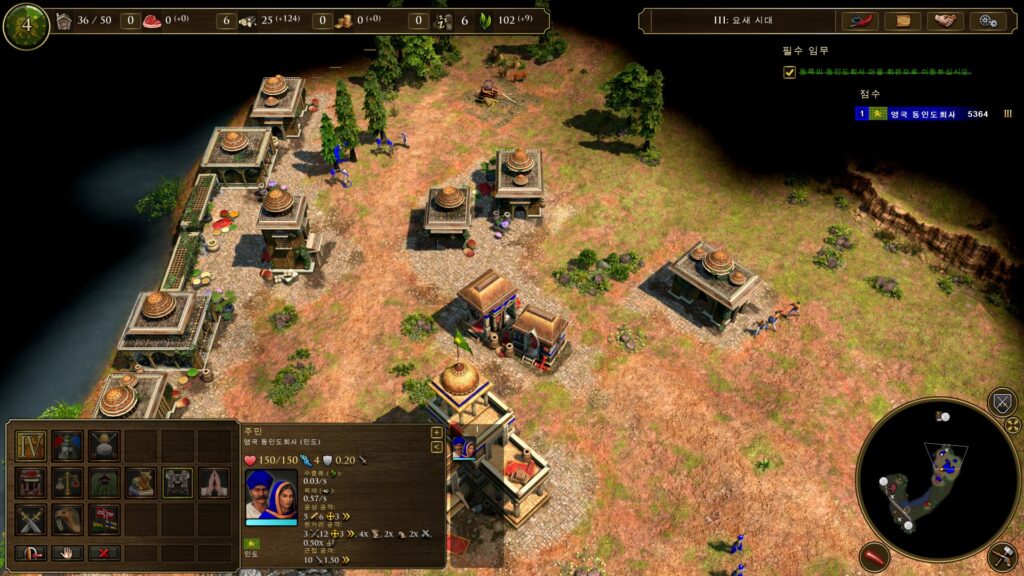The height and width of the screenshot is (576, 1024).
Task: Click the crossed swords command icon
Action: pyautogui.click(x=30, y=519)
